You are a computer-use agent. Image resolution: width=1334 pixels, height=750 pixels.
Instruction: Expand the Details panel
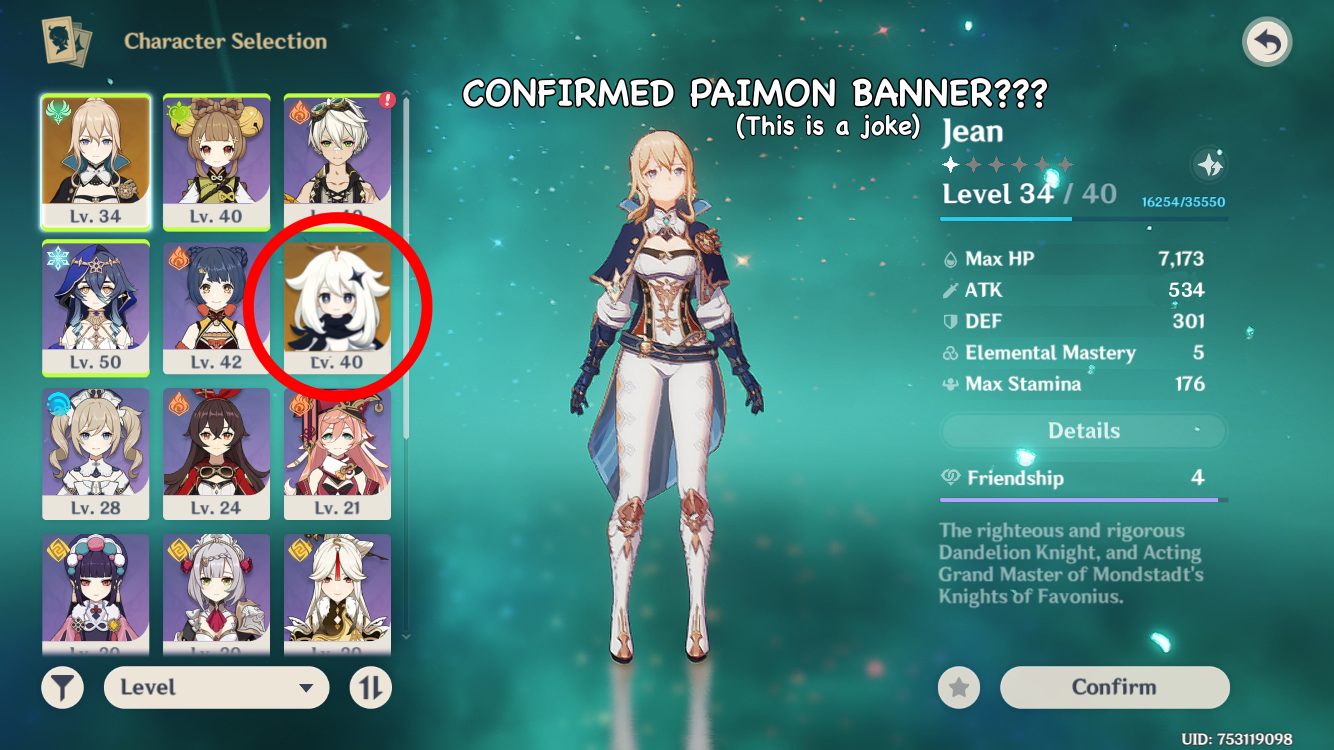1083,430
